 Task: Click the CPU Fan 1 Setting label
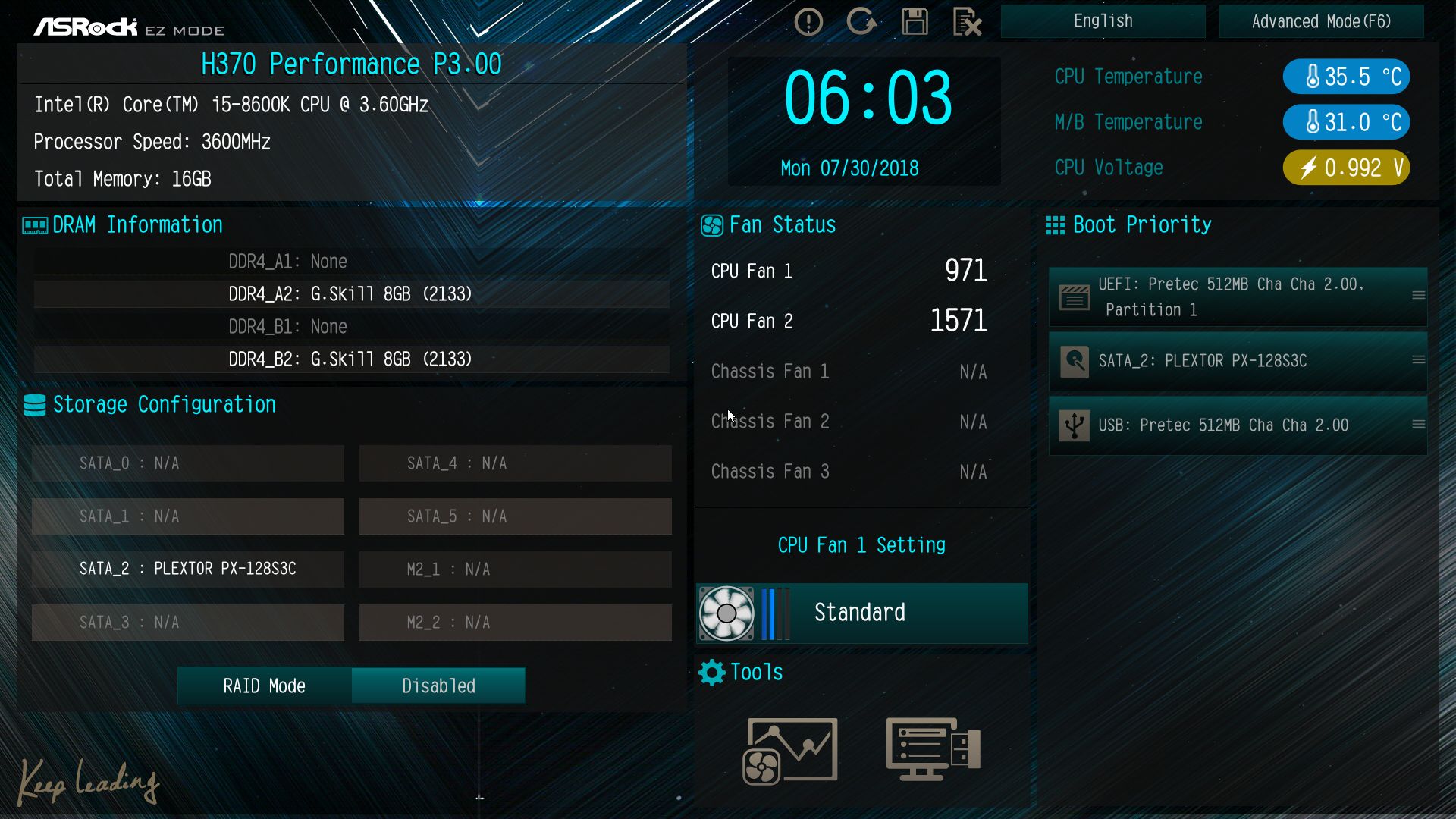click(861, 545)
